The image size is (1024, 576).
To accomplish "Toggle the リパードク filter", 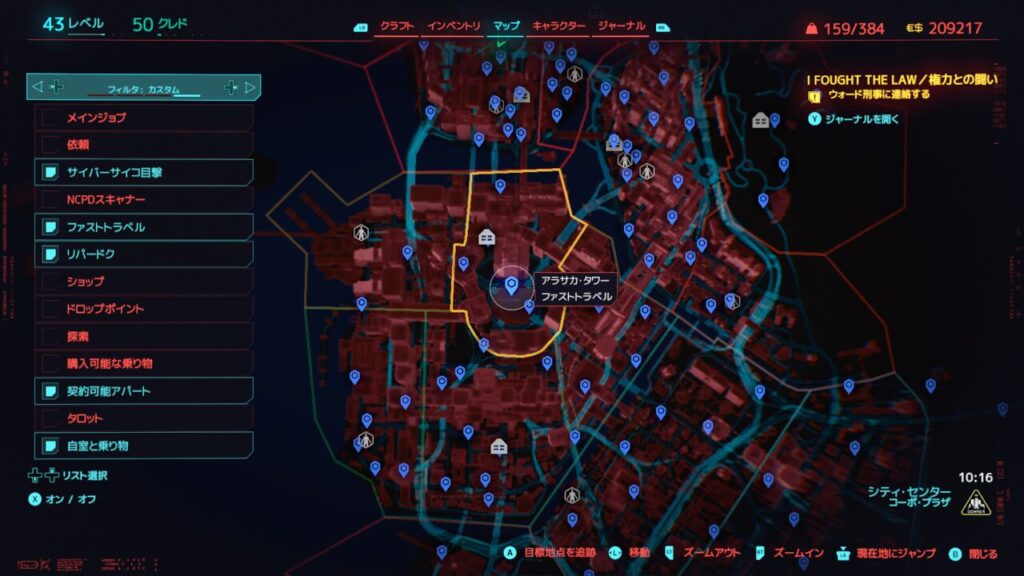I will (145, 254).
